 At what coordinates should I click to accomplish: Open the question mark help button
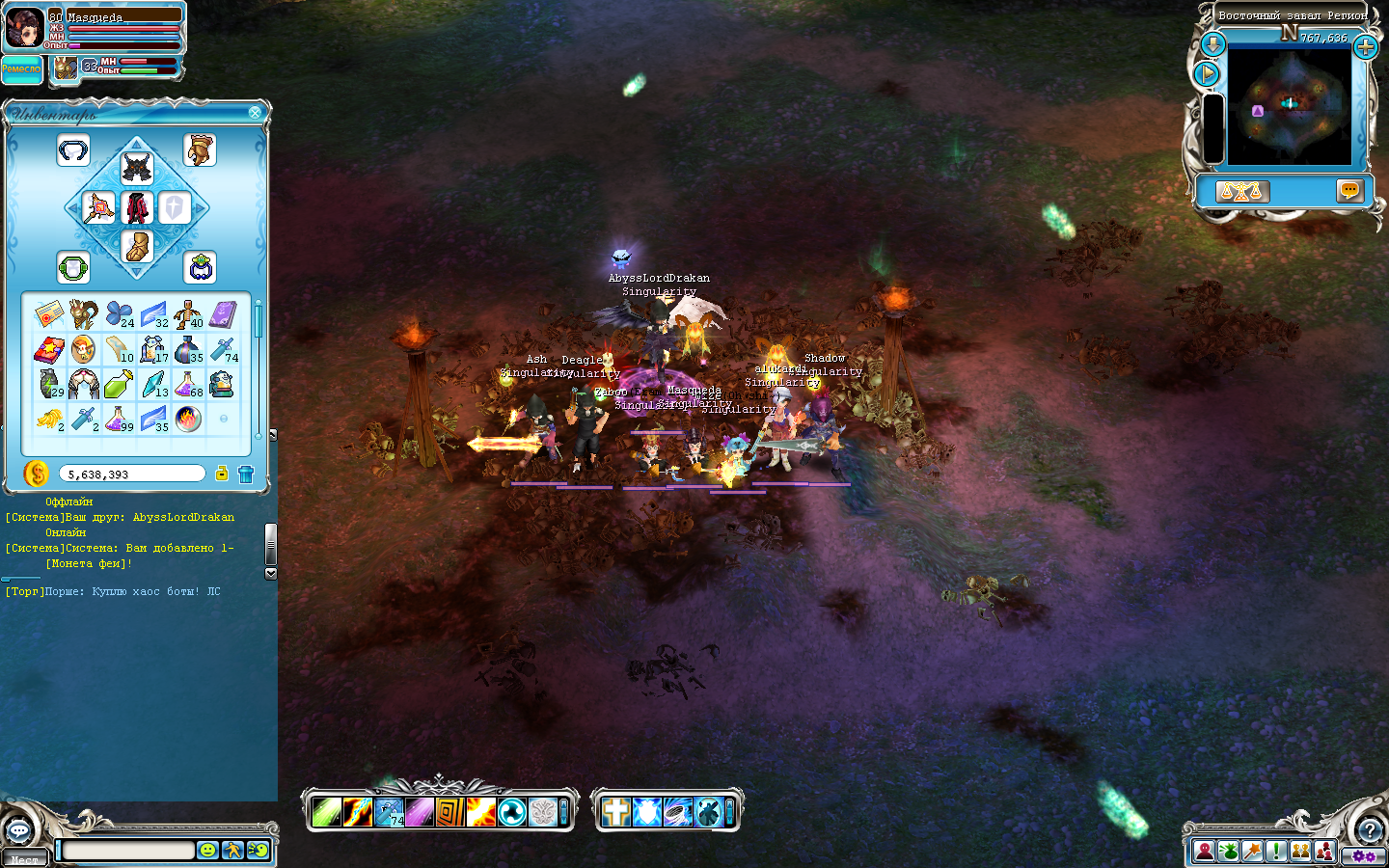1370,829
